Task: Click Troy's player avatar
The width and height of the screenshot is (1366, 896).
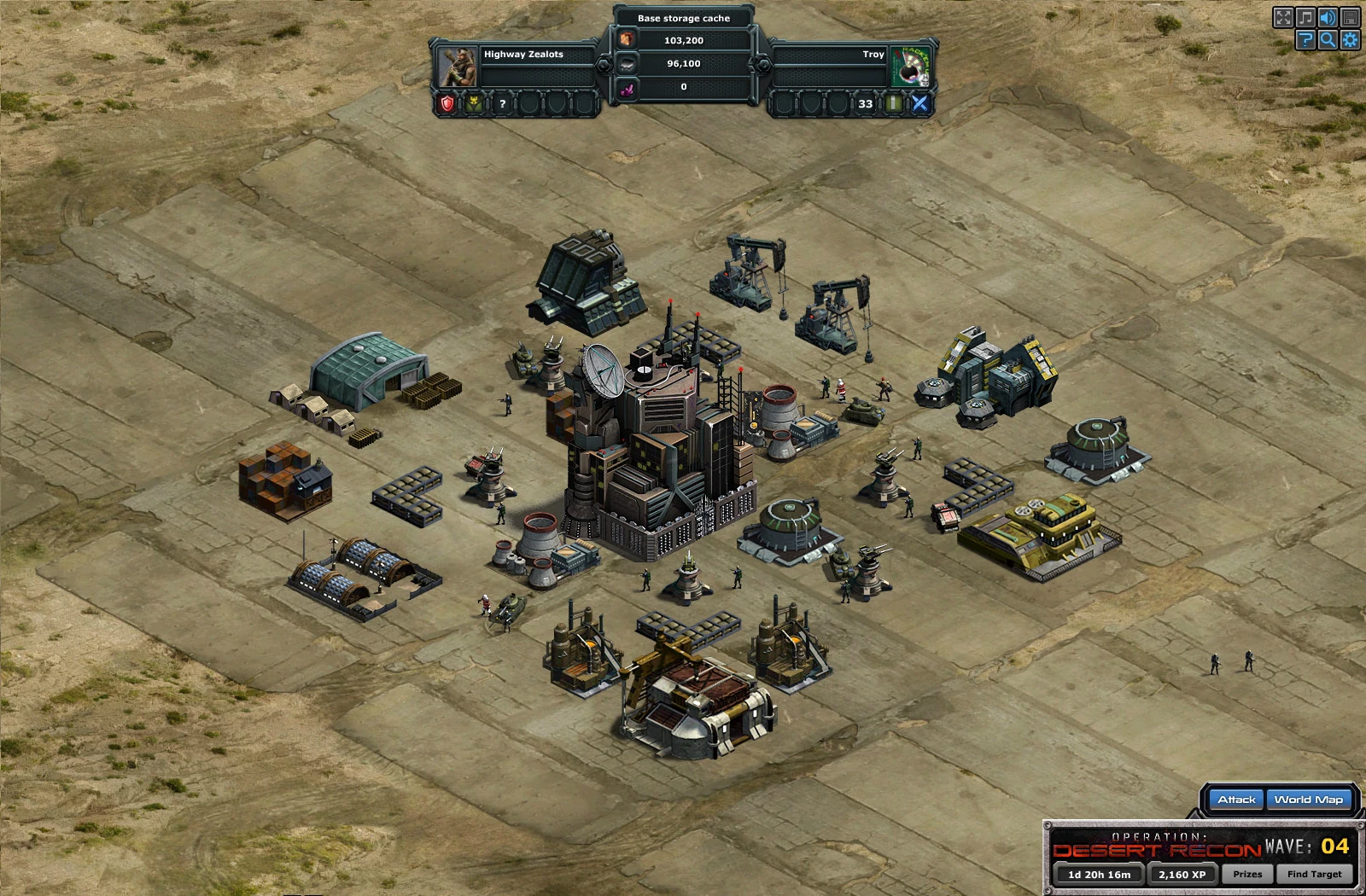Action: 910,67
